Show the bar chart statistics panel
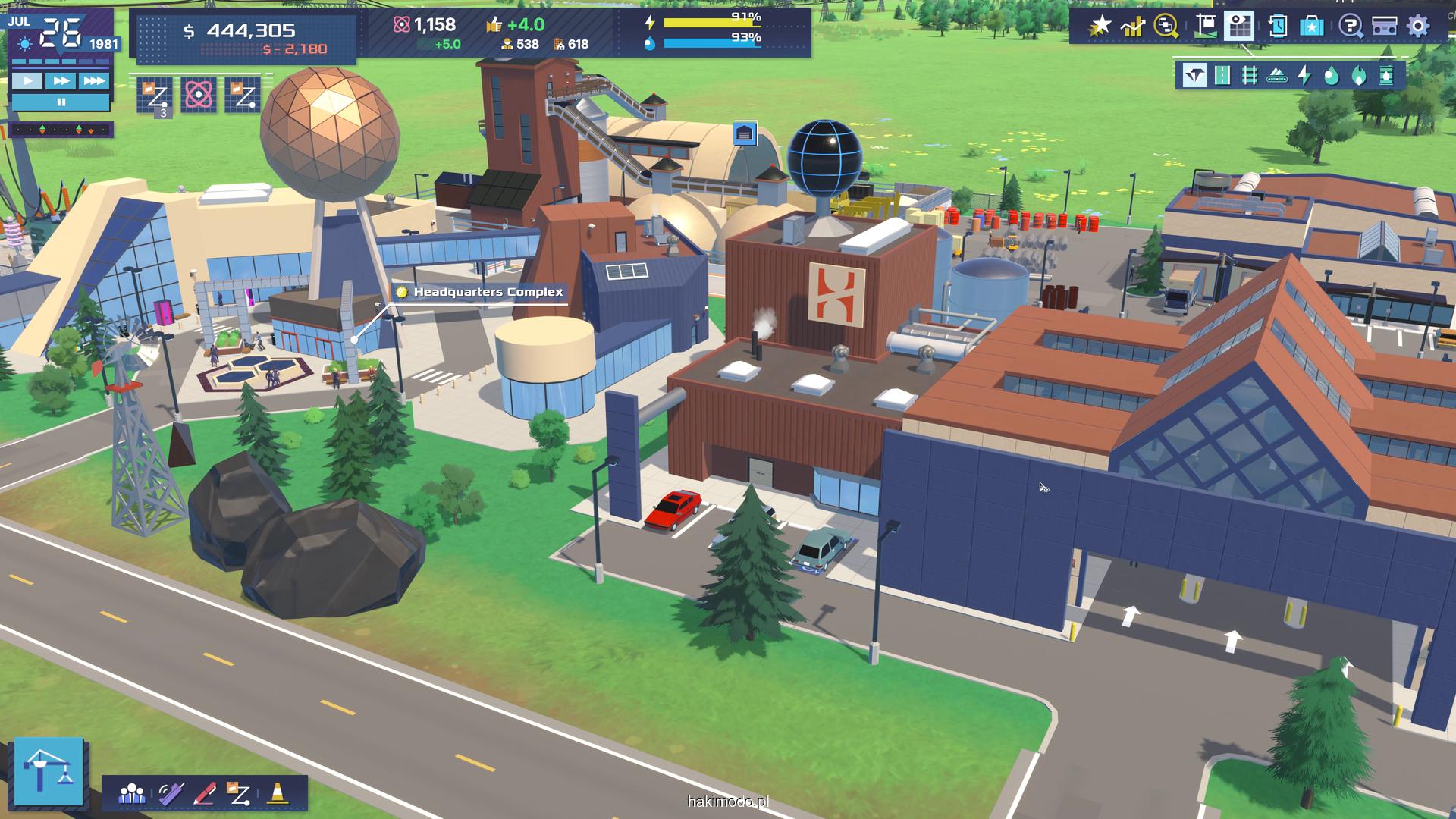This screenshot has width=1456, height=819. [1133, 27]
